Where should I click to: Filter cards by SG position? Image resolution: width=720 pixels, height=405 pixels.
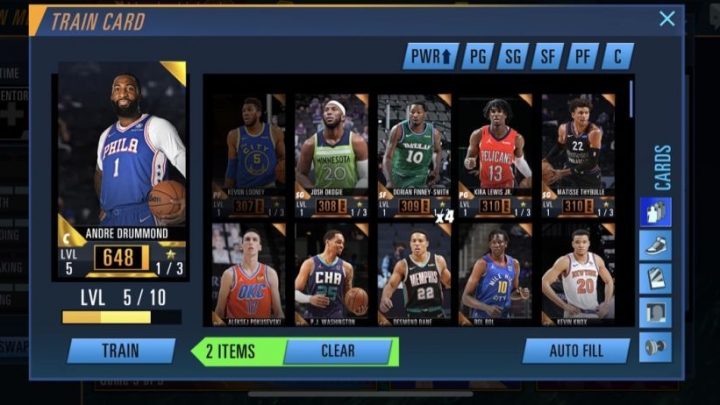pyautogui.click(x=513, y=56)
